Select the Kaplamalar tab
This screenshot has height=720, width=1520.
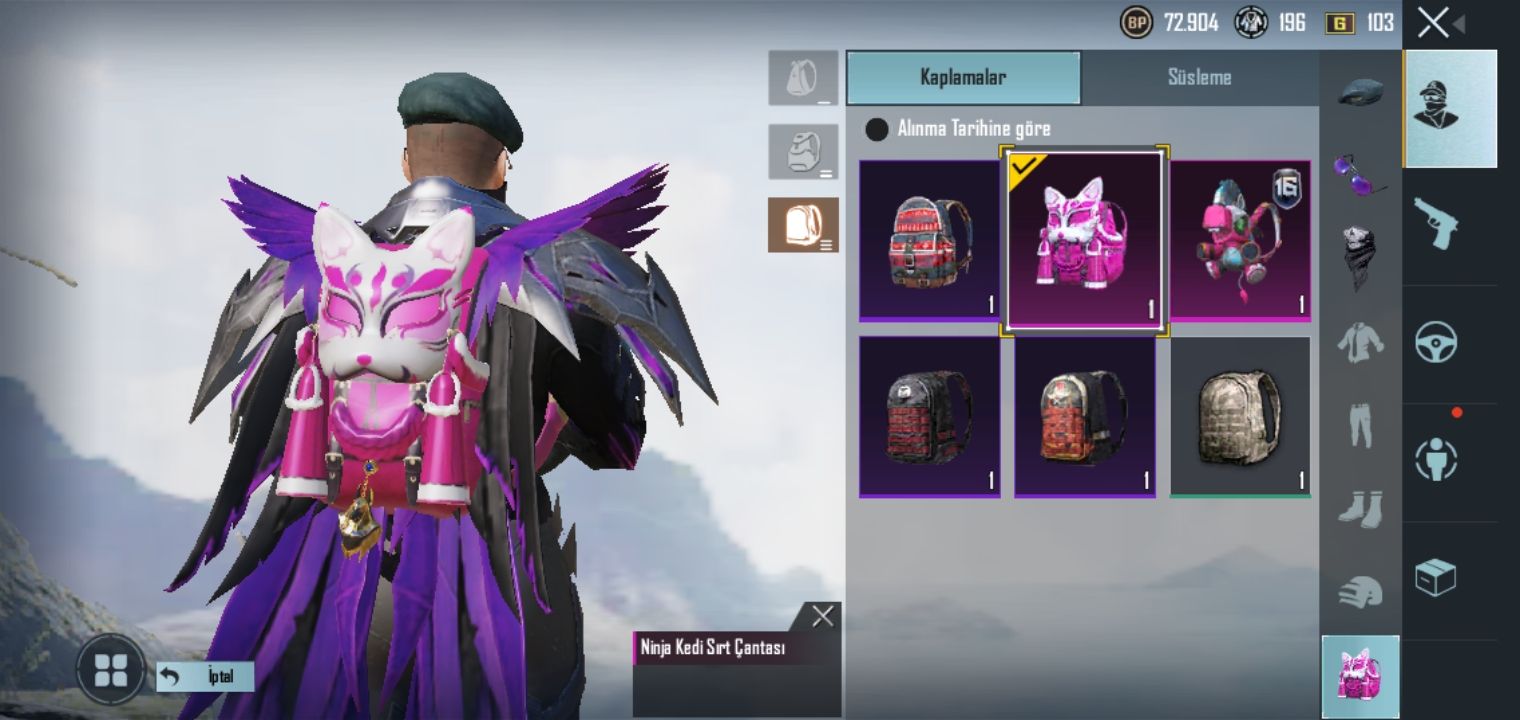[963, 78]
